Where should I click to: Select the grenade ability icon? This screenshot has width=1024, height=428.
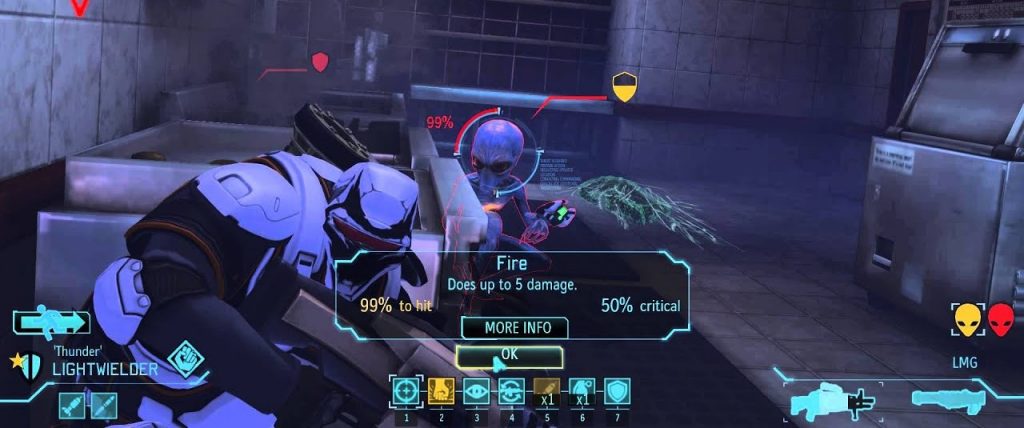click(581, 392)
